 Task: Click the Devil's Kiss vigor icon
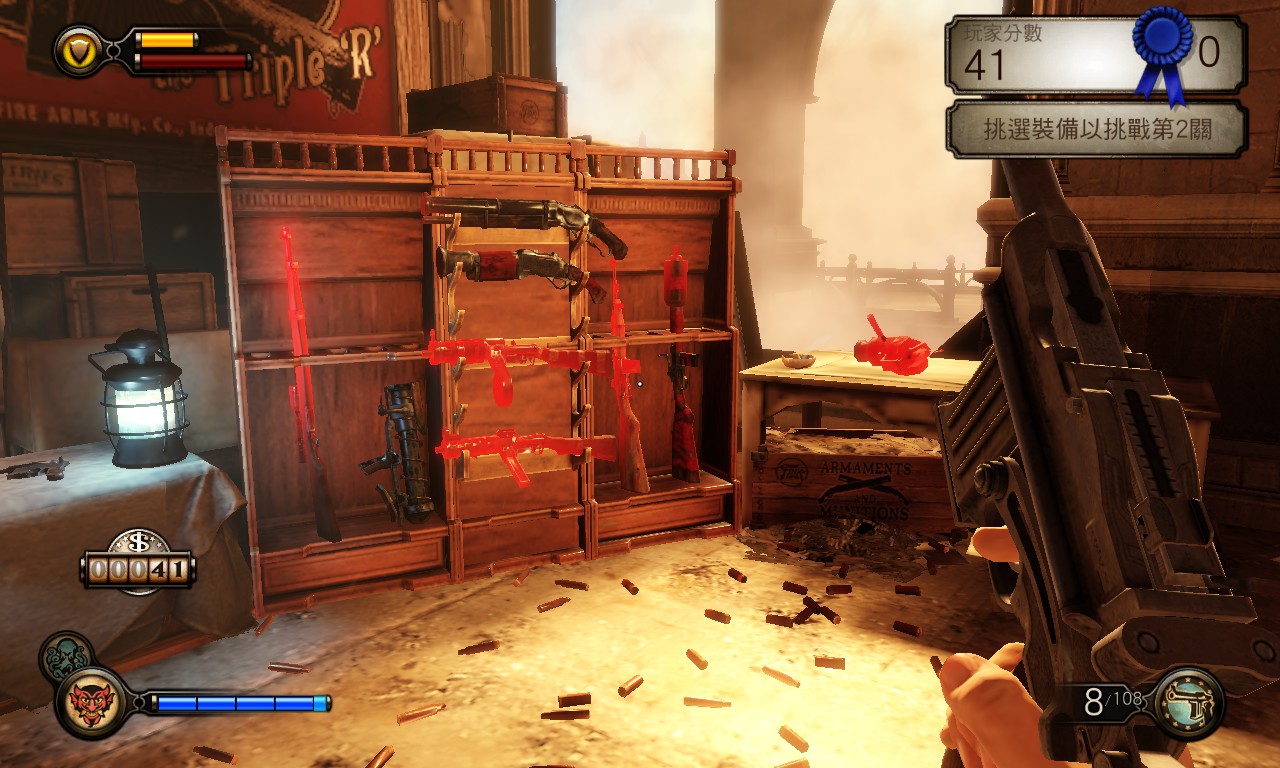pos(92,703)
